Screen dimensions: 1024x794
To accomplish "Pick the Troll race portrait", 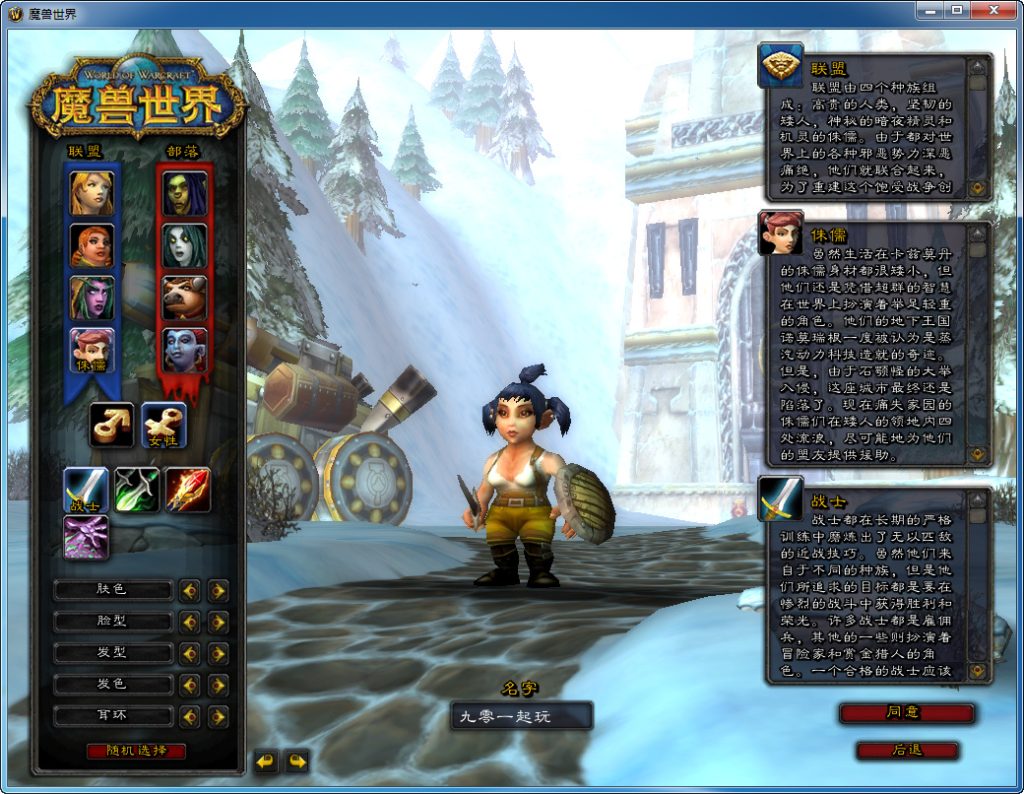I will point(185,349).
